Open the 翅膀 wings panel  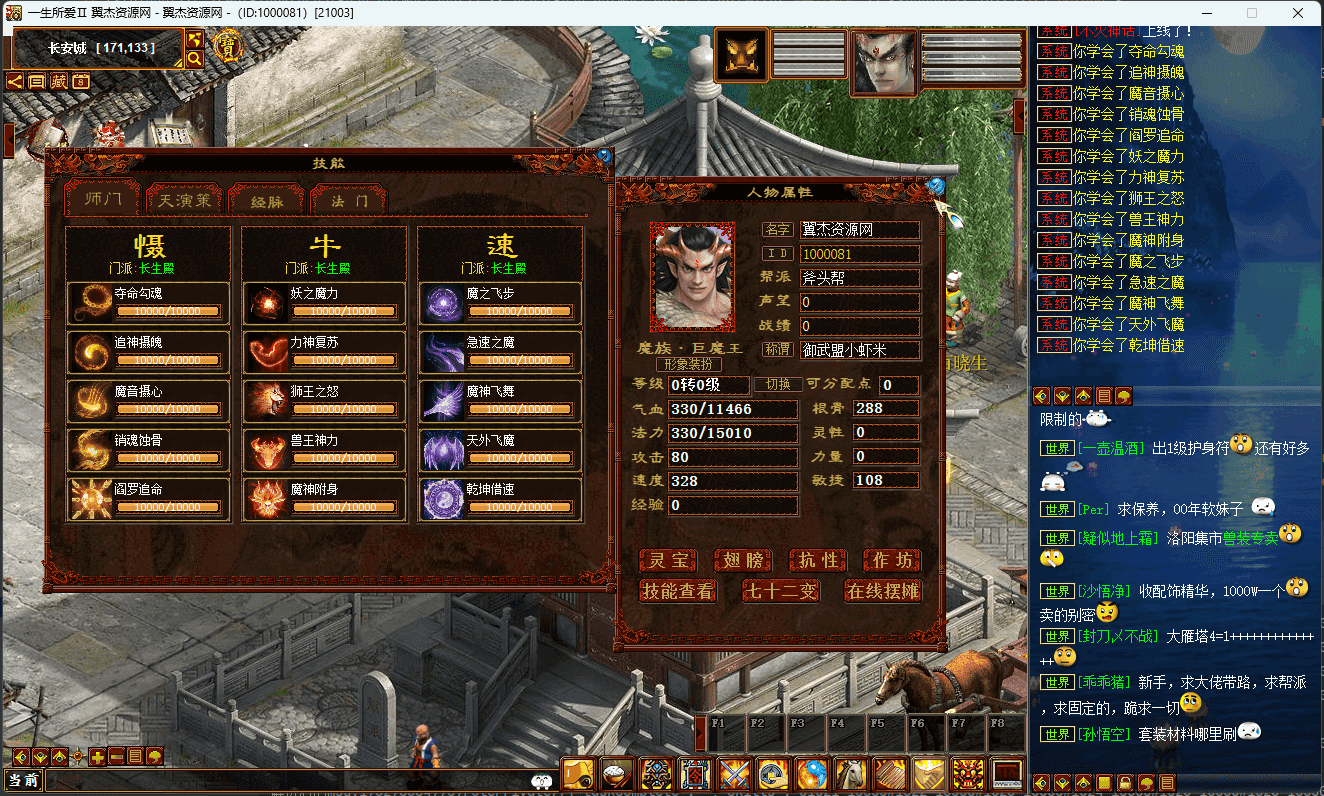tap(743, 561)
